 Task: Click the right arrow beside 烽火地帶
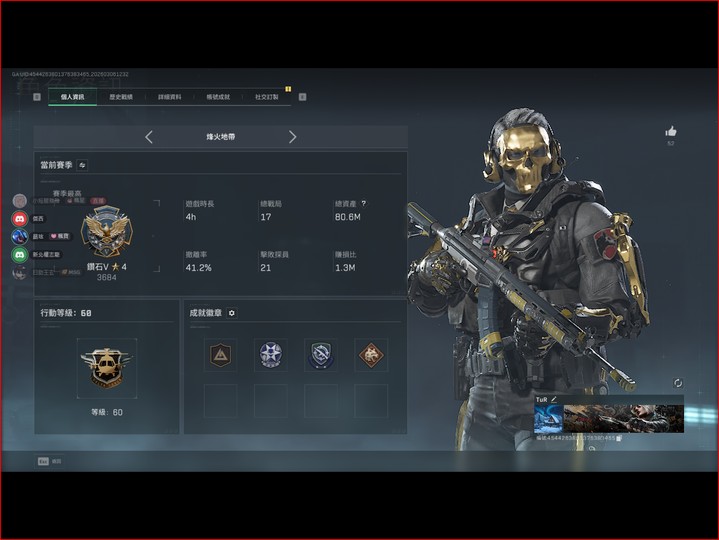tap(292, 137)
